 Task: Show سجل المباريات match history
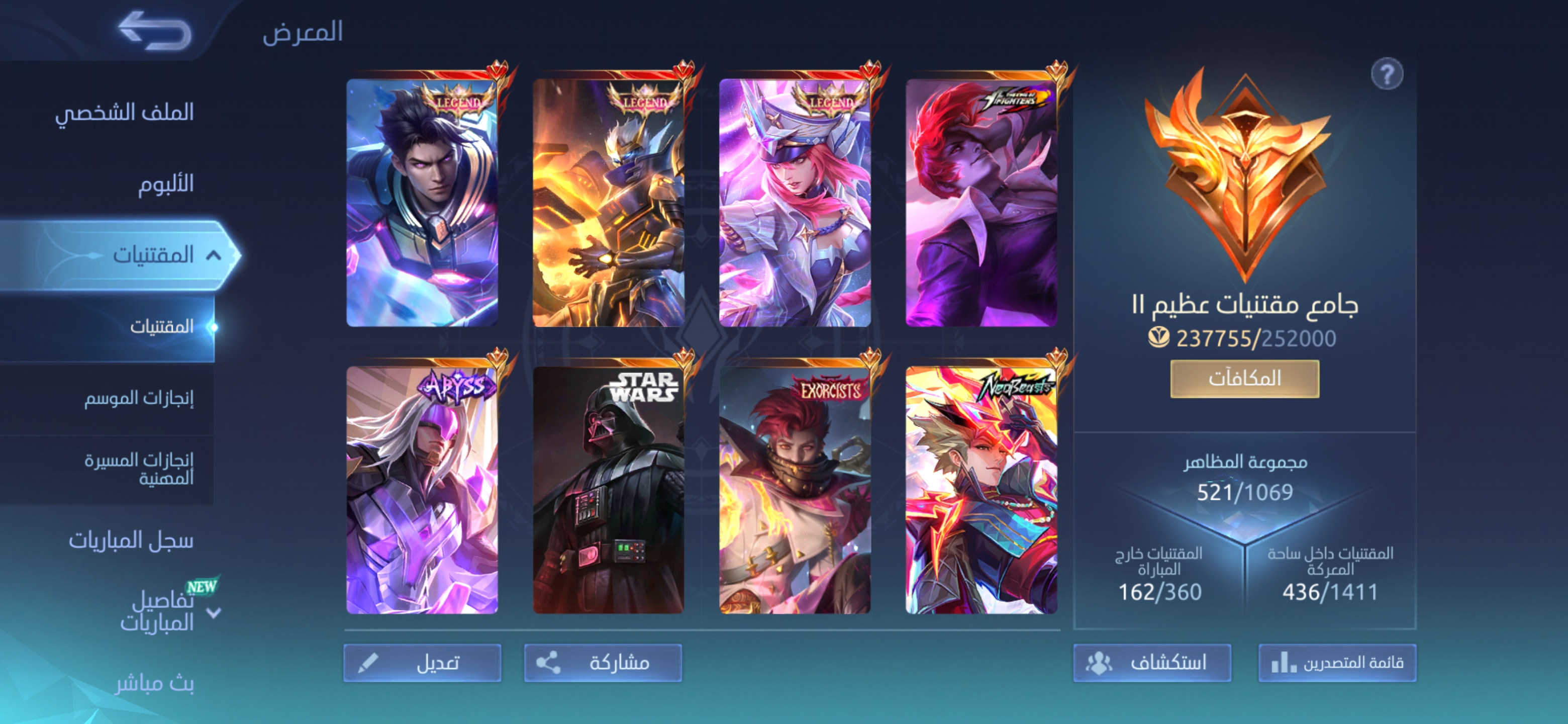tap(131, 540)
